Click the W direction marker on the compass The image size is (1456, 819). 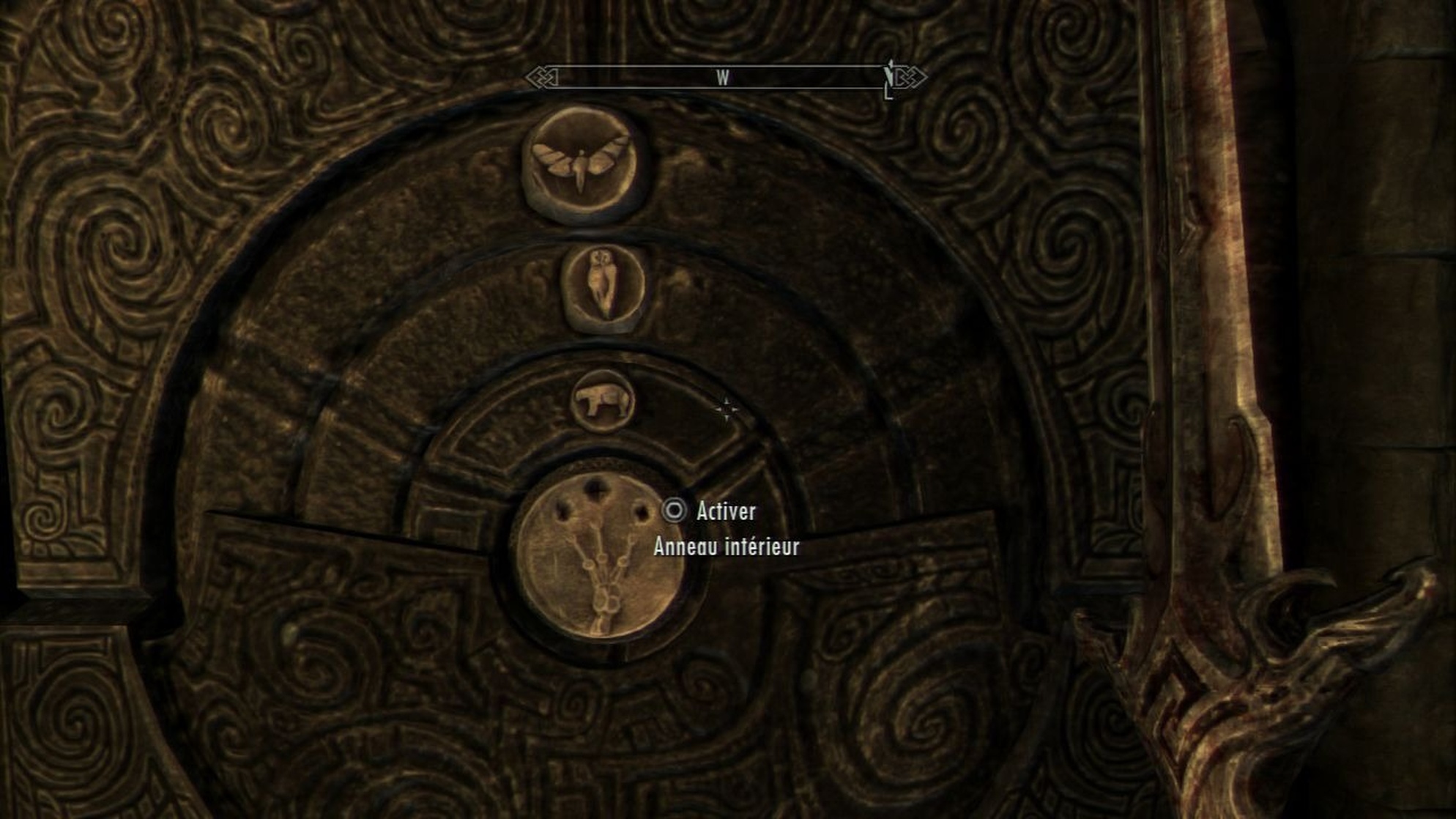724,75
